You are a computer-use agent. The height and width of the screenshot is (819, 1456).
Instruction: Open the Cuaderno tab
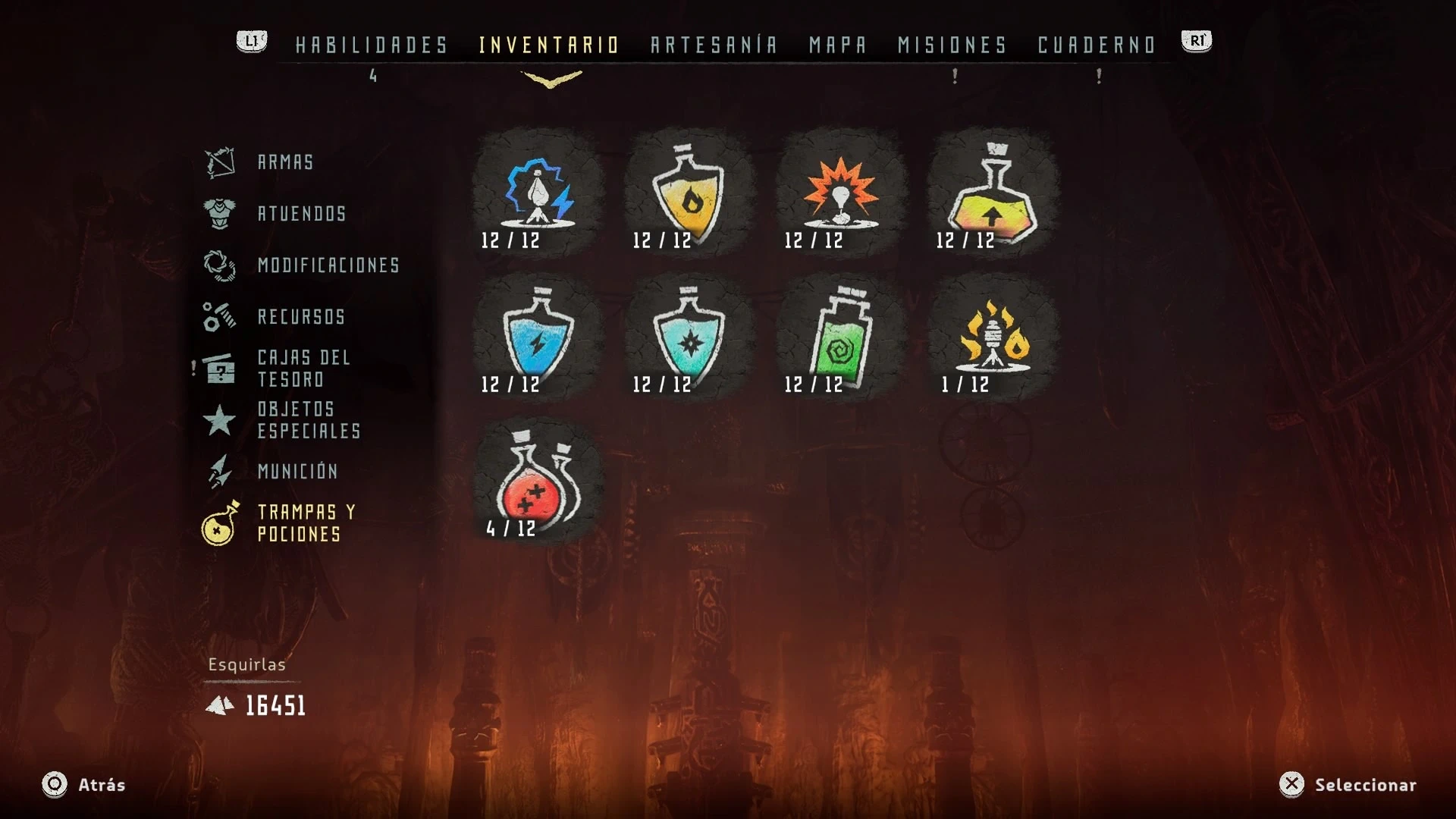[x=1097, y=45]
